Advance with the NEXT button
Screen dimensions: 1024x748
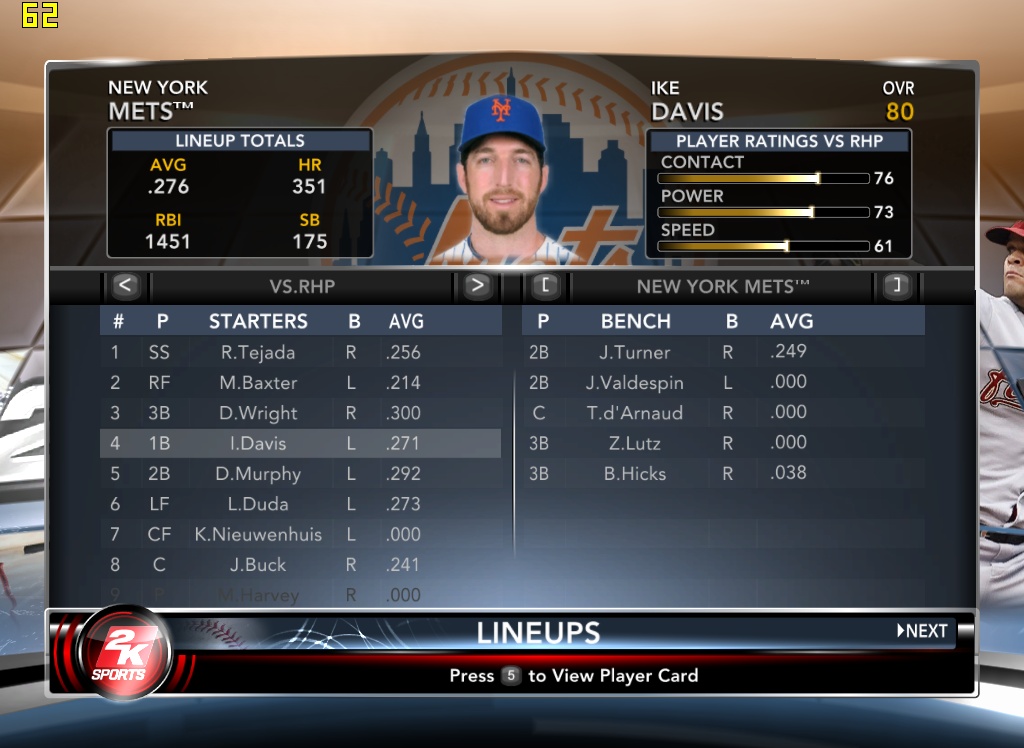pos(922,631)
